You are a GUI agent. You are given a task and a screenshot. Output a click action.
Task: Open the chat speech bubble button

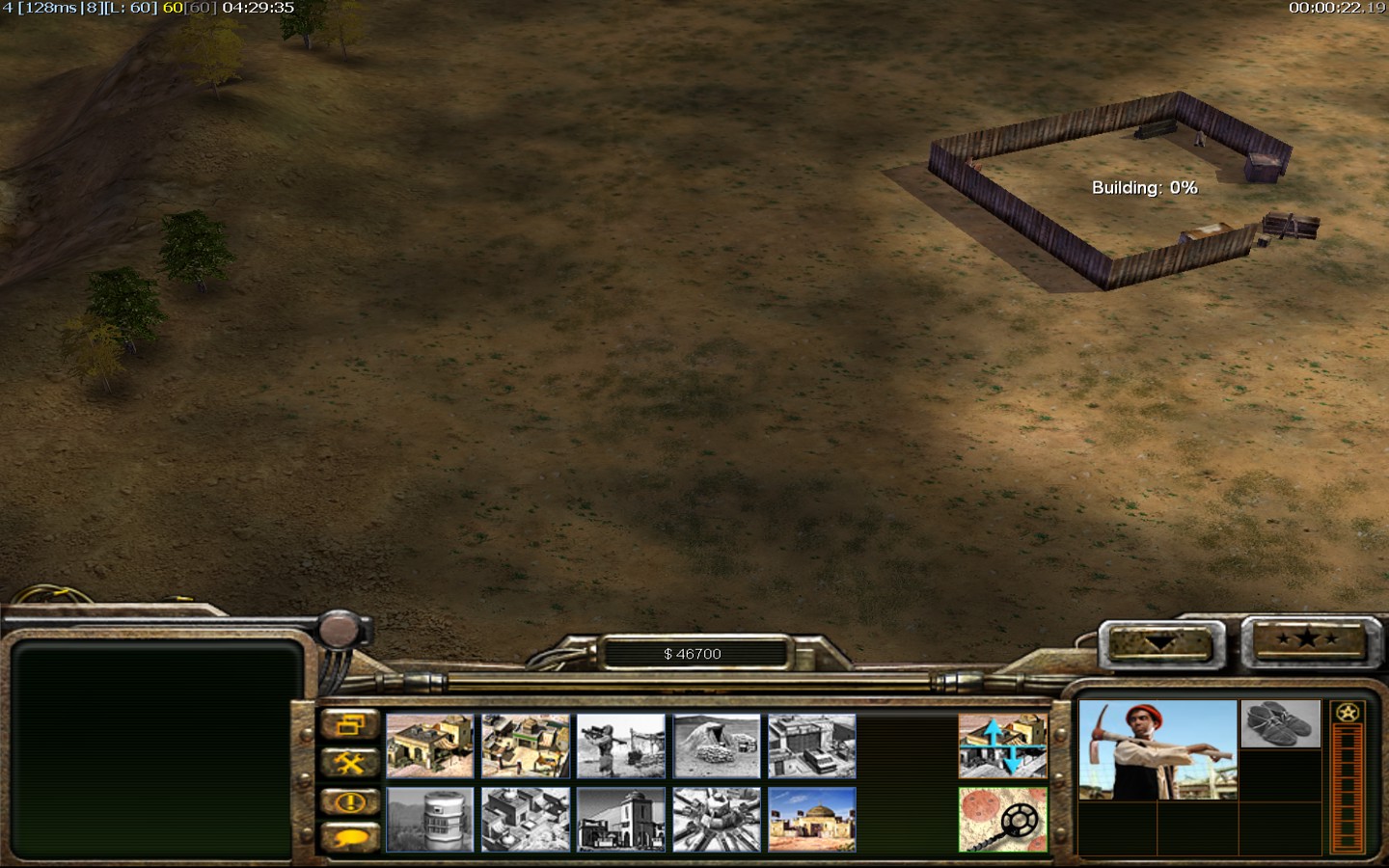click(349, 837)
